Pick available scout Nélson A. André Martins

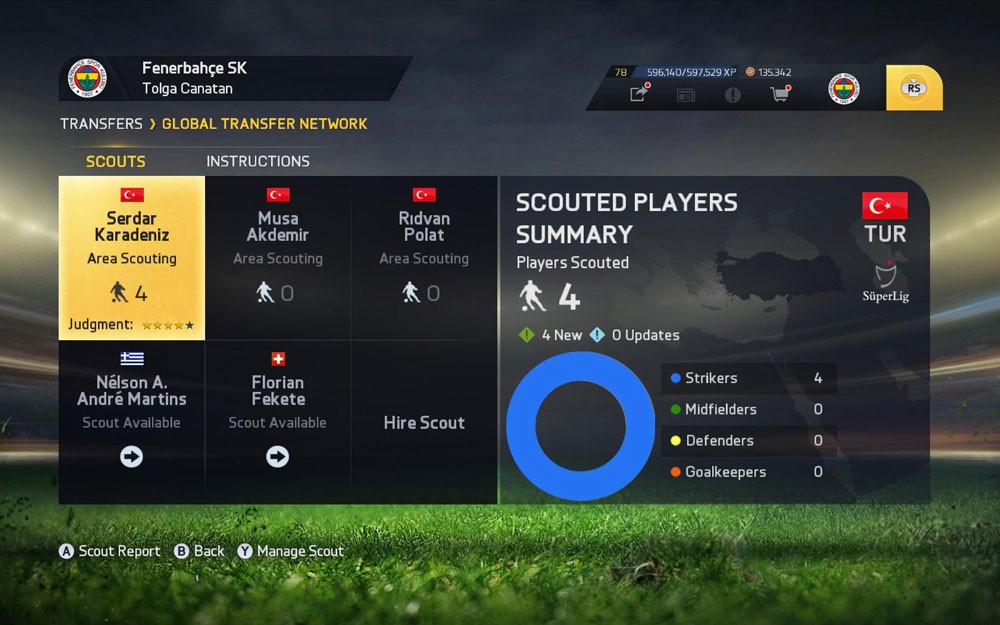[132, 421]
